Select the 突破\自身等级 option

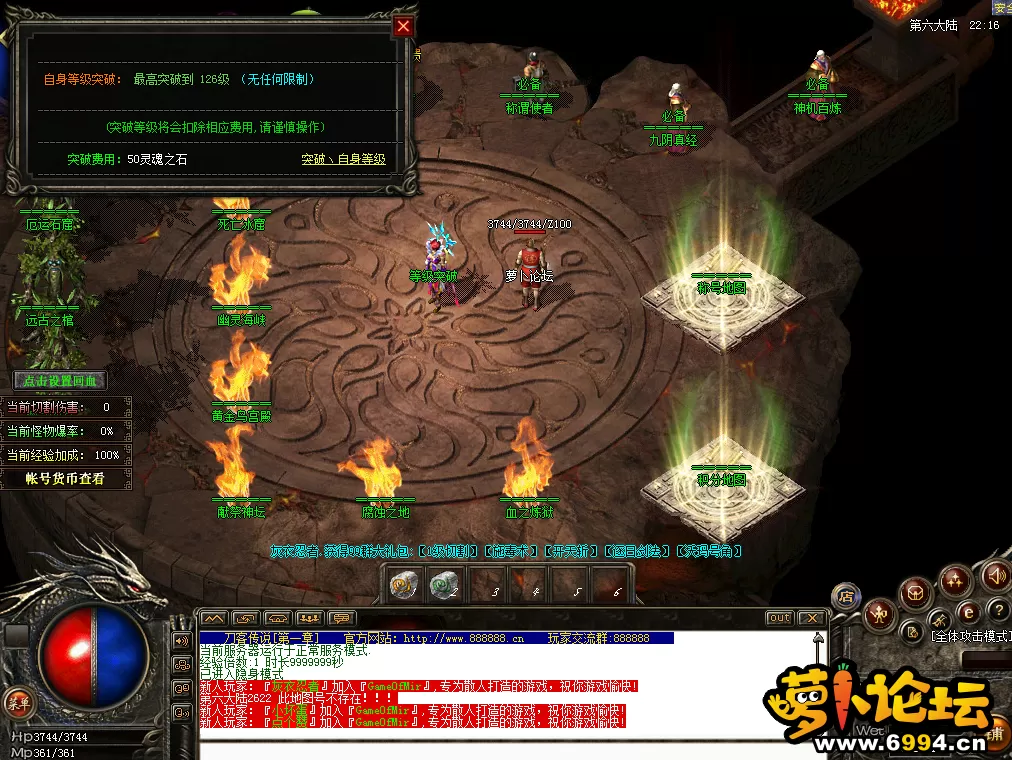coord(343,159)
